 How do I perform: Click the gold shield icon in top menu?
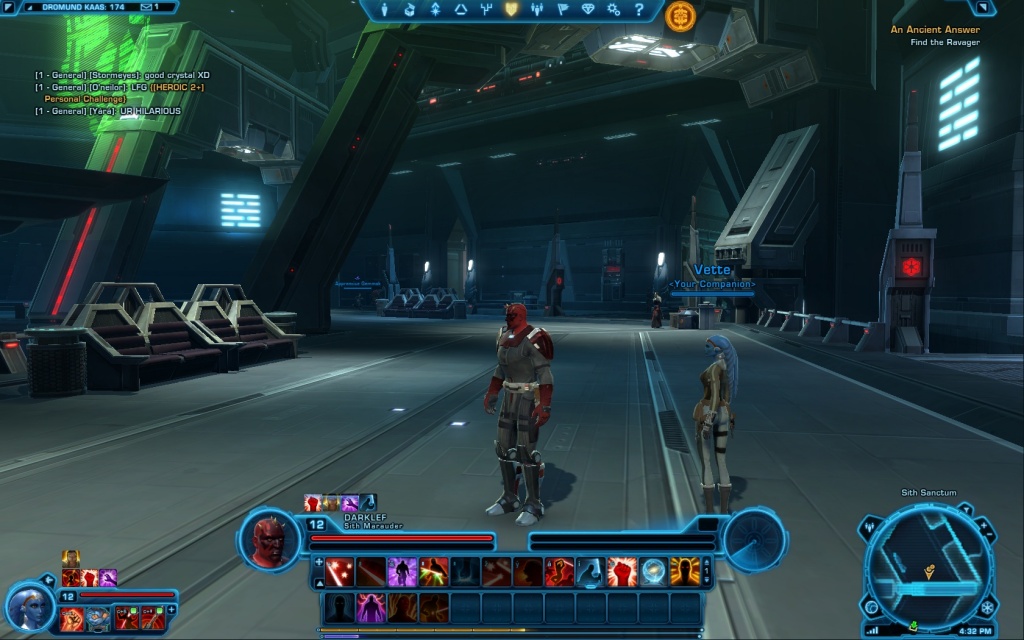point(511,10)
